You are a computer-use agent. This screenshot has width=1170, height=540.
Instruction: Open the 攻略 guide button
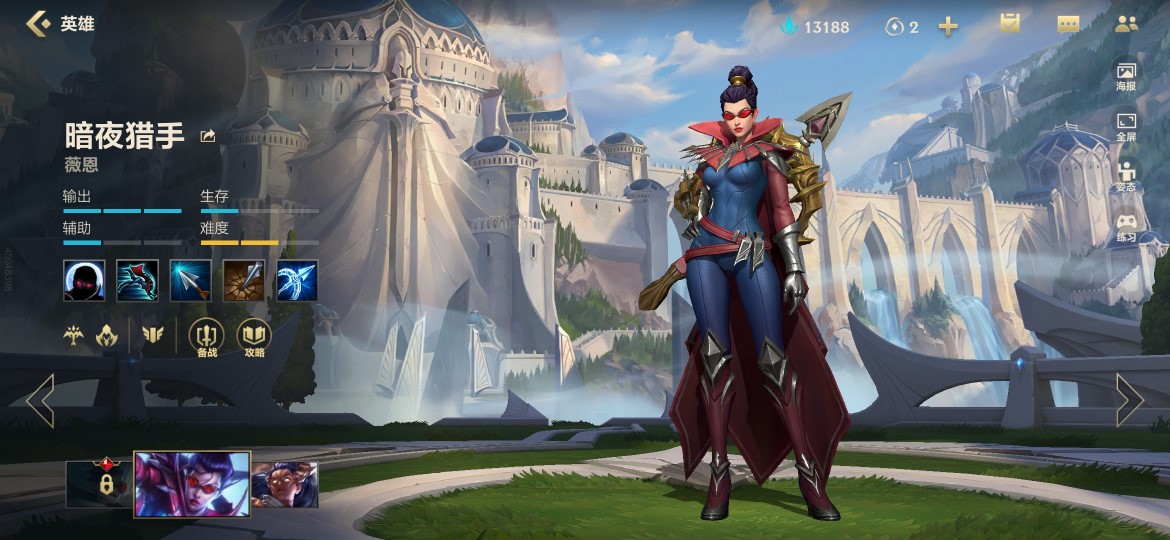pos(254,338)
